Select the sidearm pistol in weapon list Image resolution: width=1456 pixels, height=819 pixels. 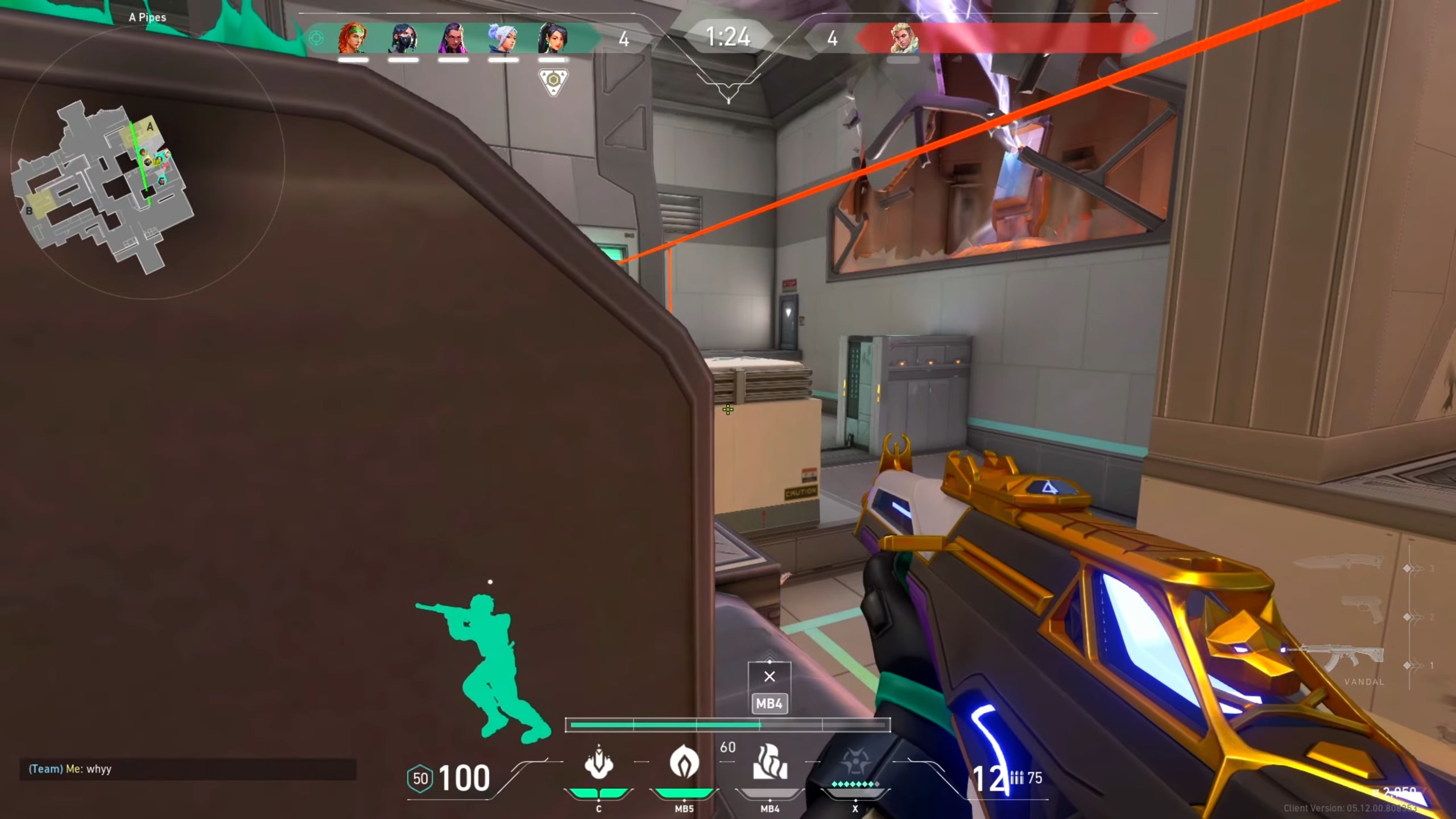coord(1362,610)
